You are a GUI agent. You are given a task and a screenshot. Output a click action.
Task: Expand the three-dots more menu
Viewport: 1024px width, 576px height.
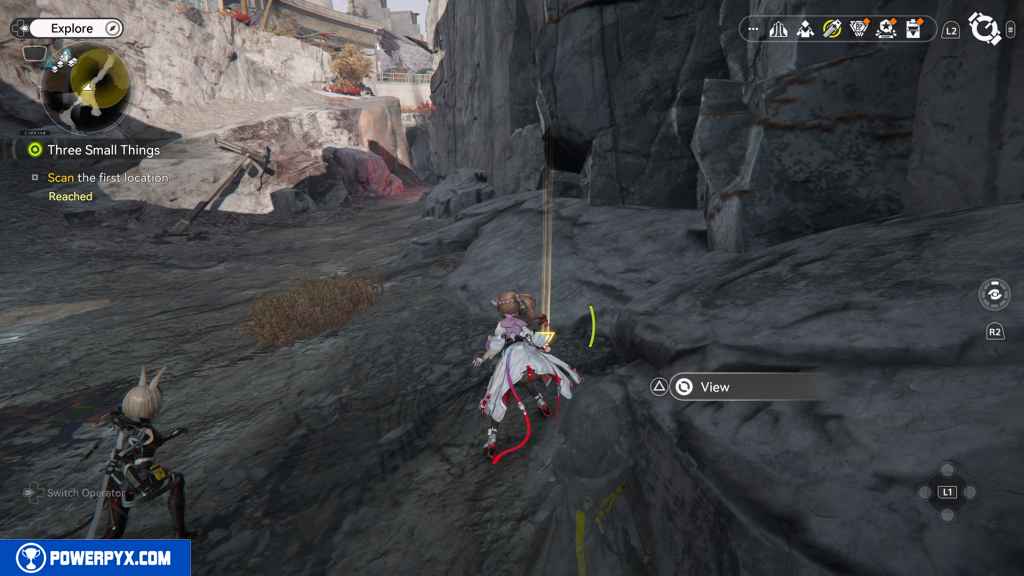pos(753,29)
